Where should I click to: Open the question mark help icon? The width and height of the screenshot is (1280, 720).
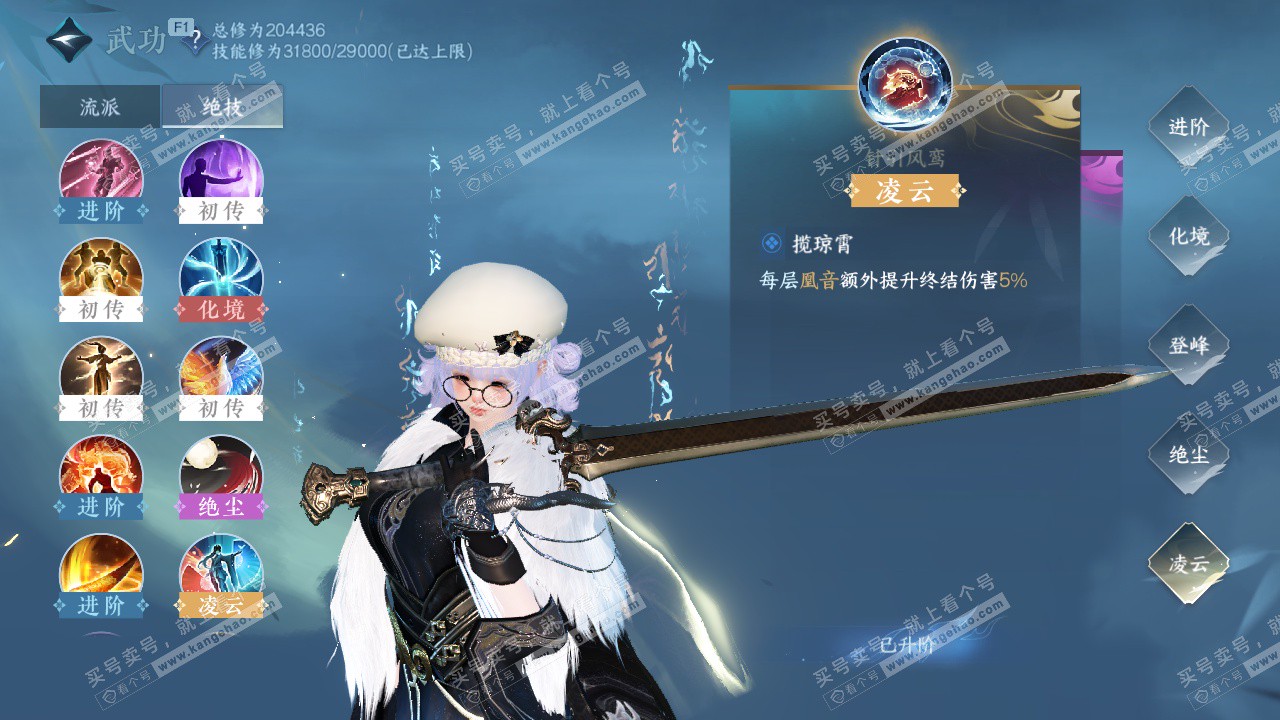(x=196, y=42)
